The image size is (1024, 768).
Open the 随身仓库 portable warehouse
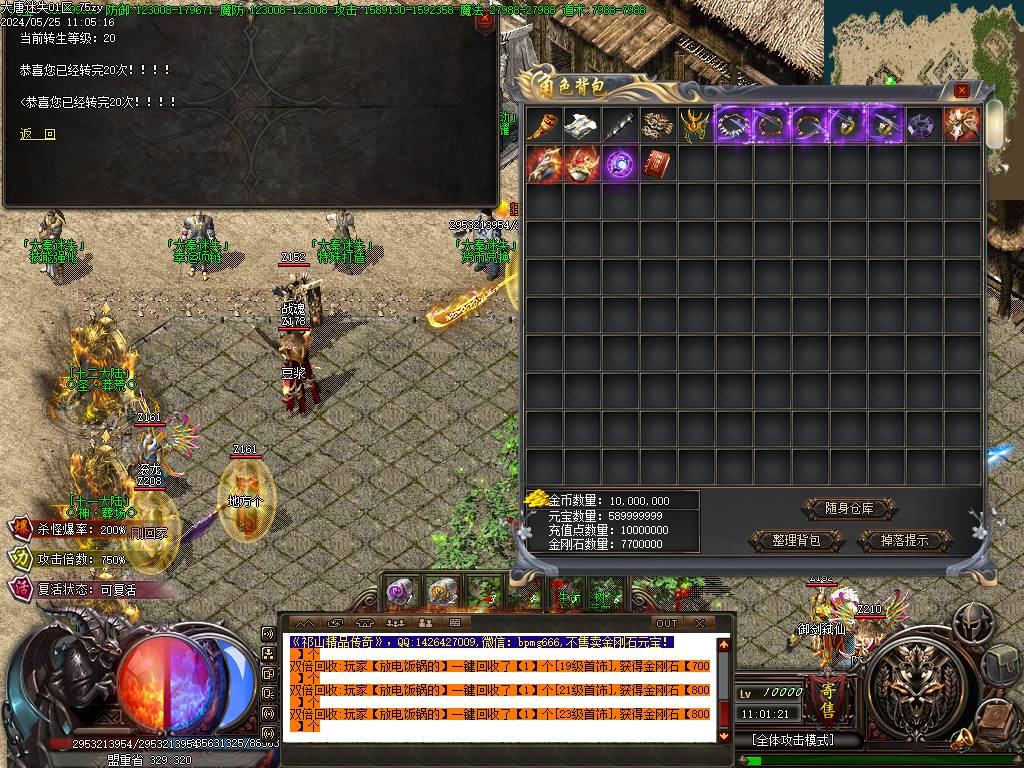849,508
